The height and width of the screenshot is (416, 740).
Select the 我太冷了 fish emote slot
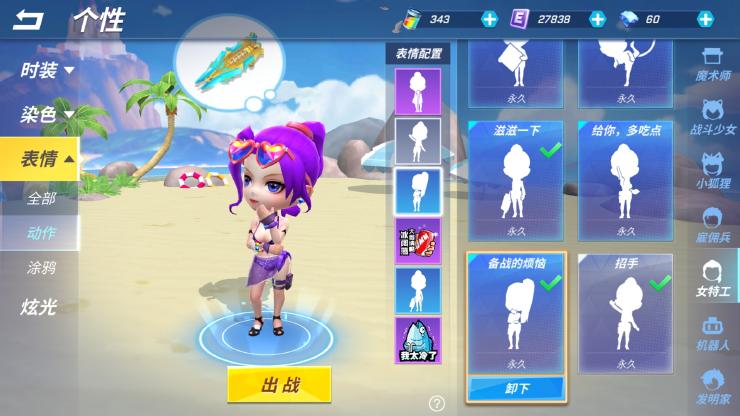(418, 340)
